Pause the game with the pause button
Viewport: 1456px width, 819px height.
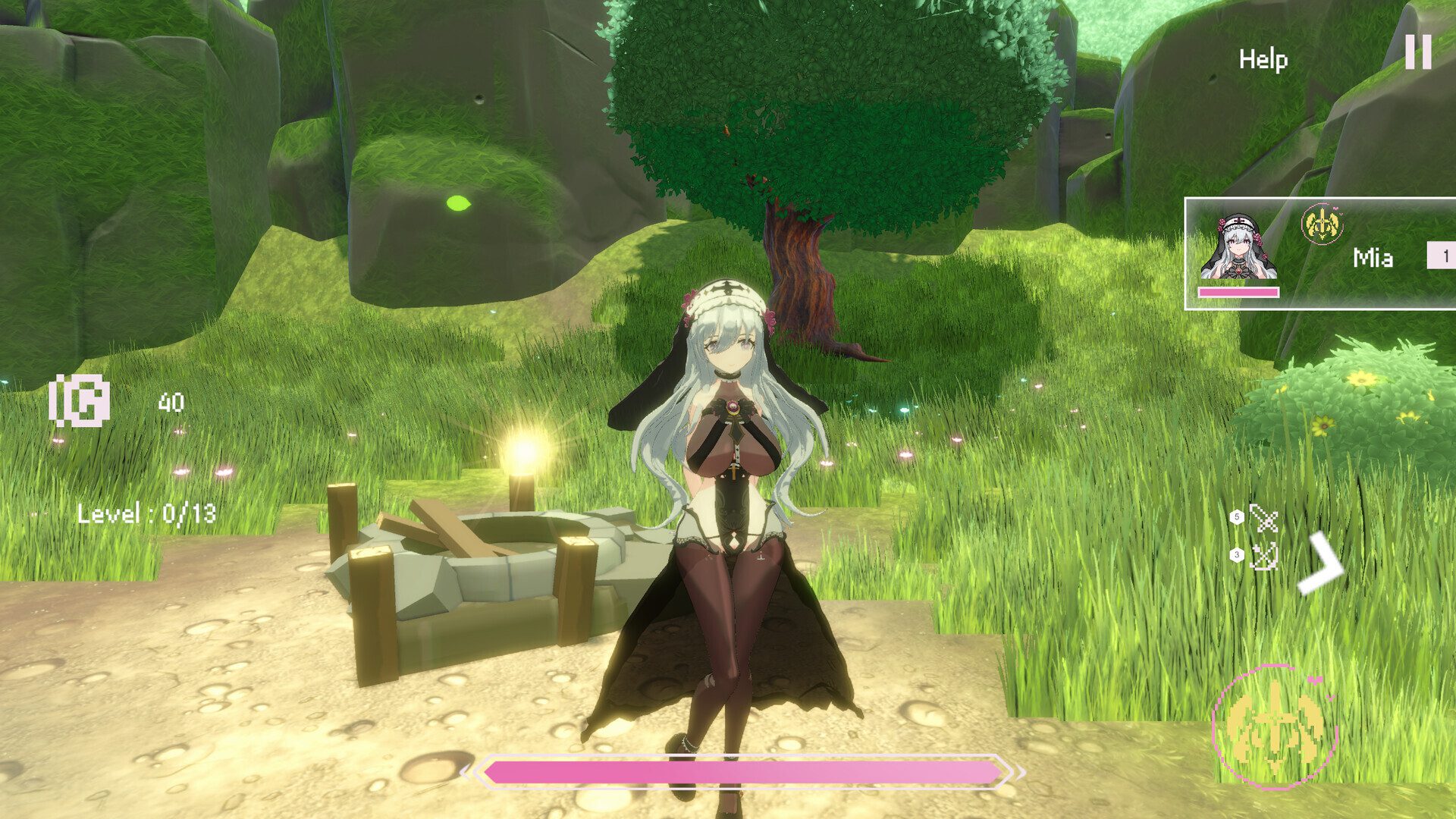(1418, 52)
